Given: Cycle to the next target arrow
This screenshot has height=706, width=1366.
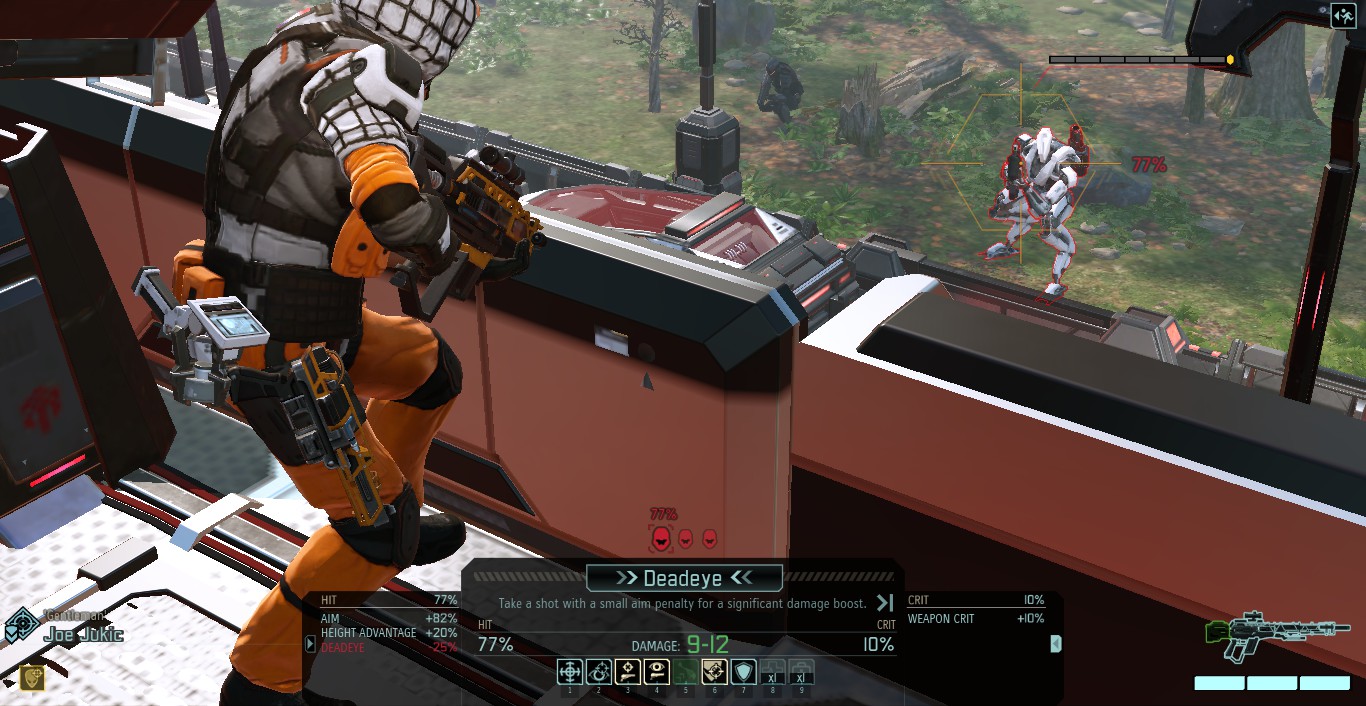Looking at the screenshot, I should pos(884,602).
